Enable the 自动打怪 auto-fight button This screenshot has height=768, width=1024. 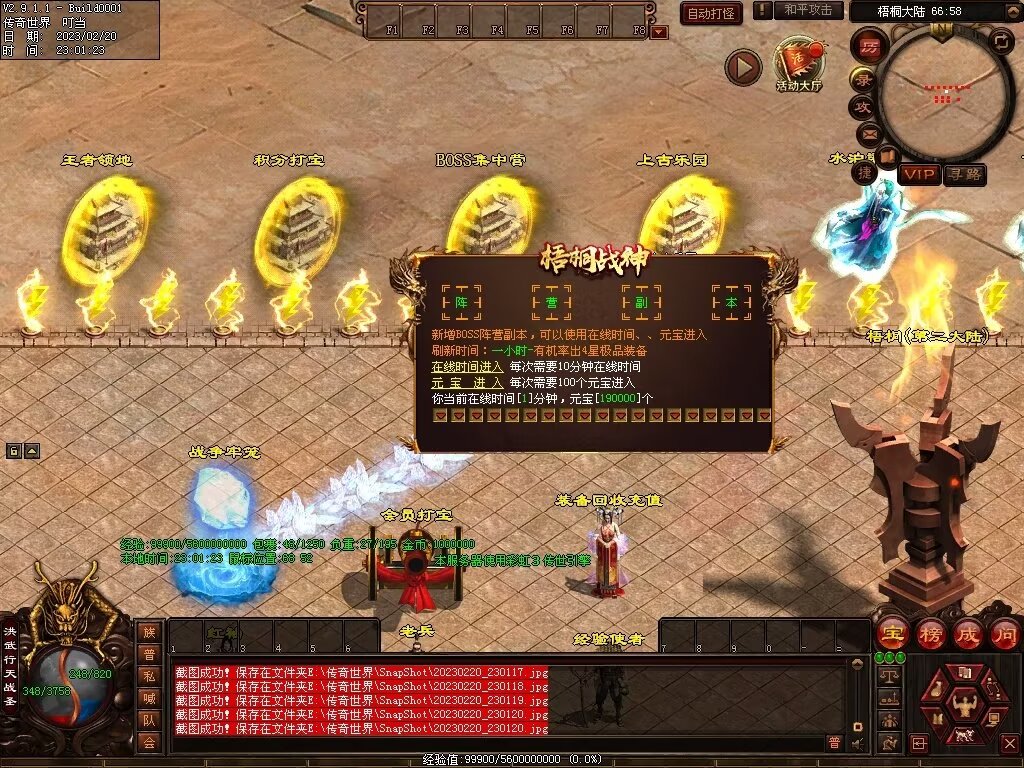711,13
